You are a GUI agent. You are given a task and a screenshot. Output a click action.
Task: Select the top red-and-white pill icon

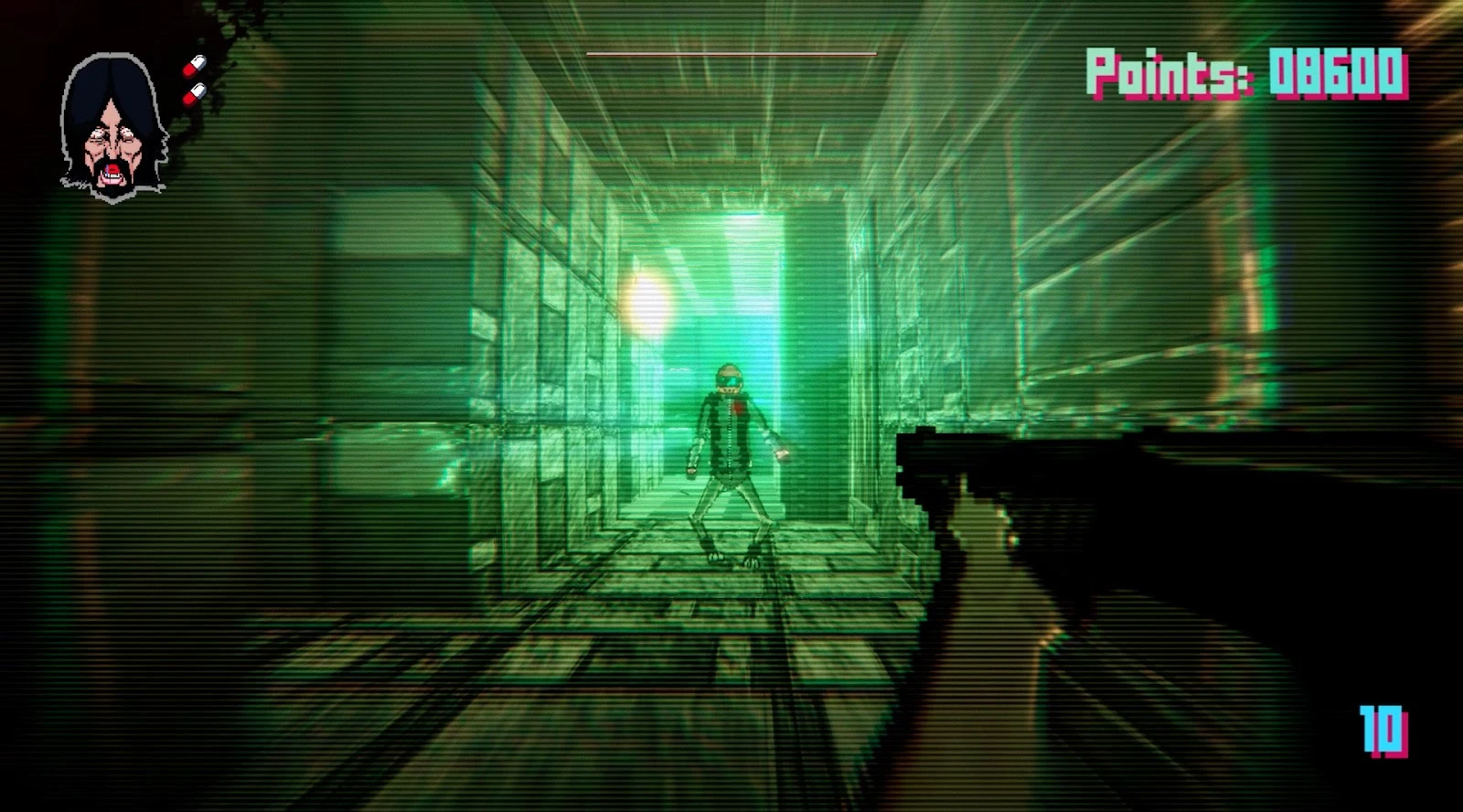tap(196, 66)
